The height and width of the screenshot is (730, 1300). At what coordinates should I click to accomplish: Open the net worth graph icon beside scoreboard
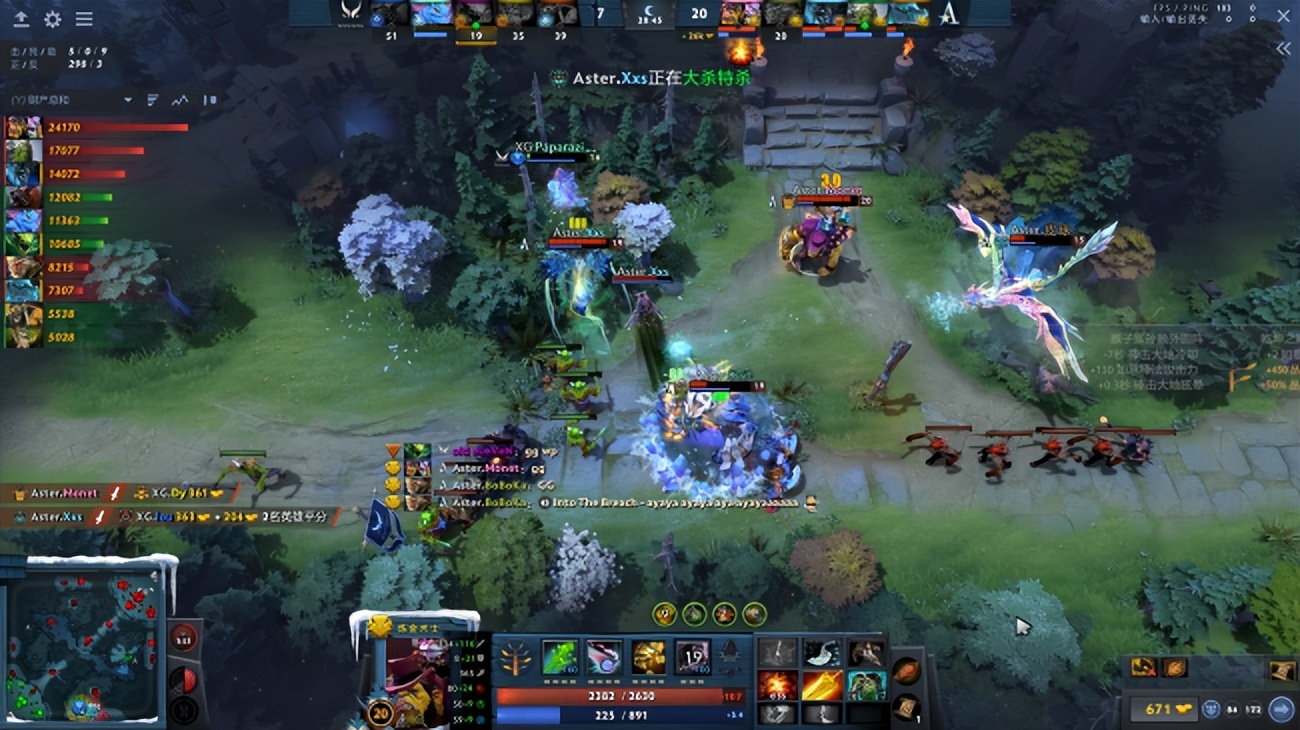pos(178,101)
